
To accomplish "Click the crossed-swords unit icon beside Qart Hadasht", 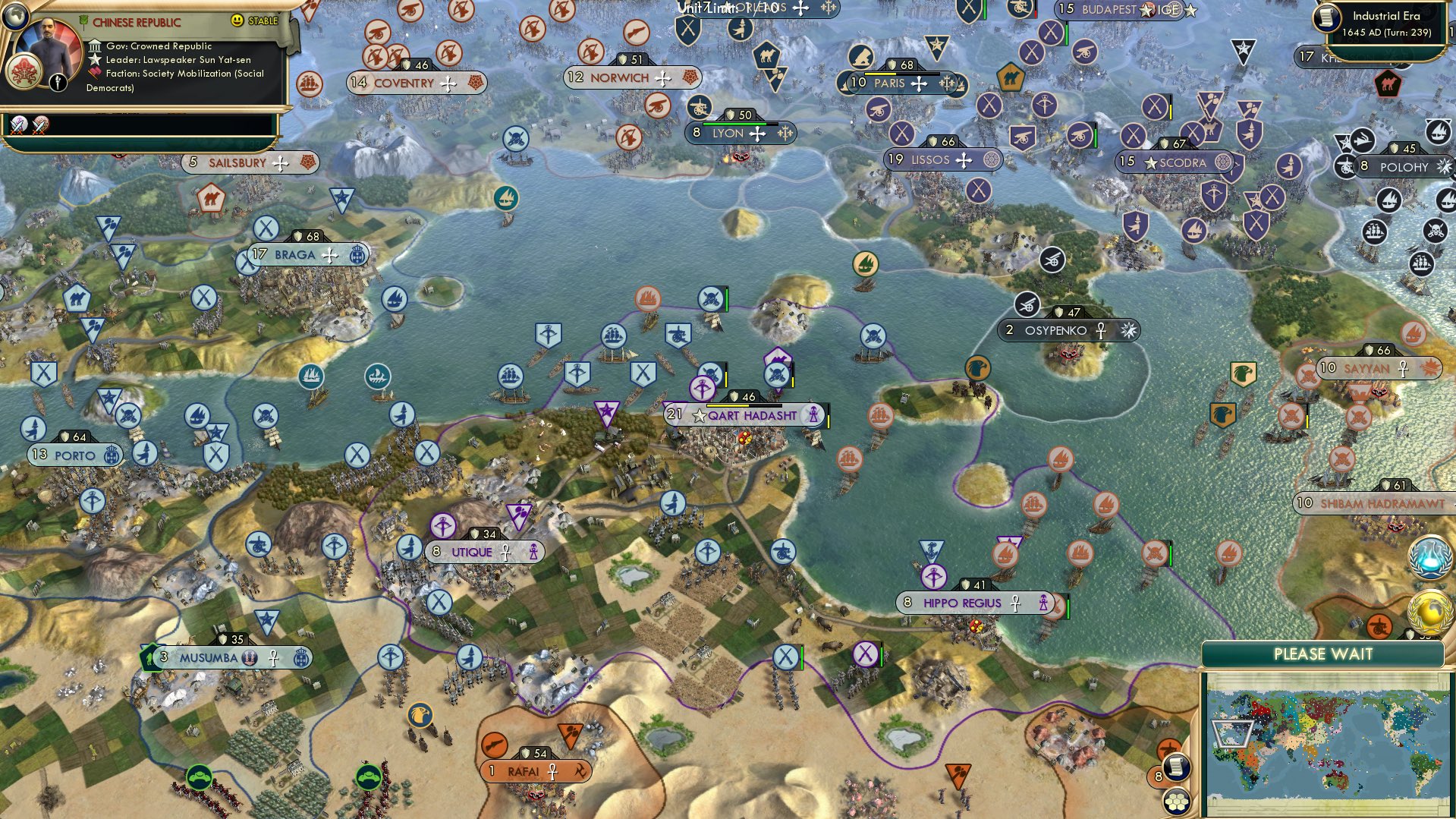I will (x=777, y=374).
